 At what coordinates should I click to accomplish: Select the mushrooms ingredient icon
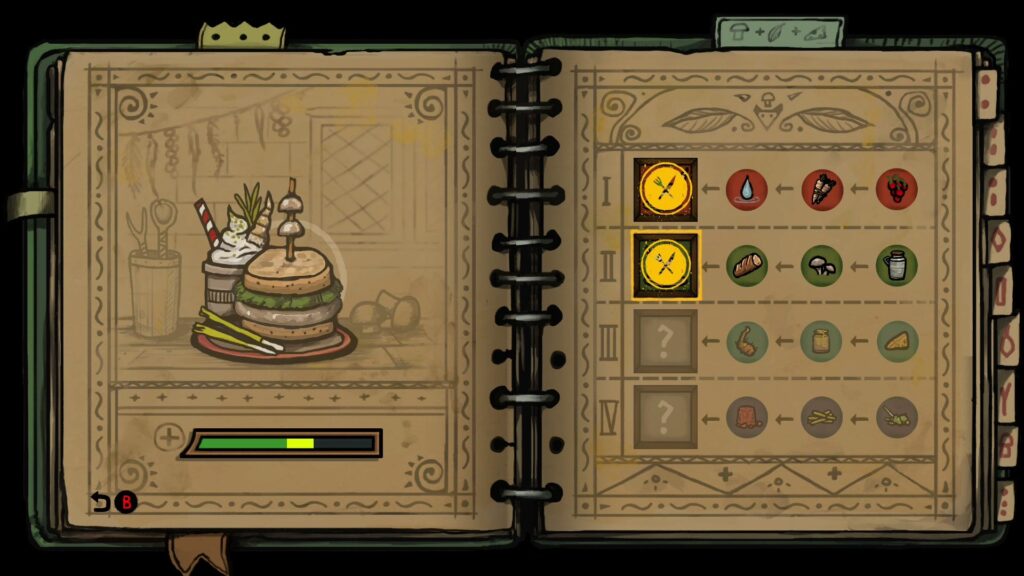pyautogui.click(x=822, y=265)
